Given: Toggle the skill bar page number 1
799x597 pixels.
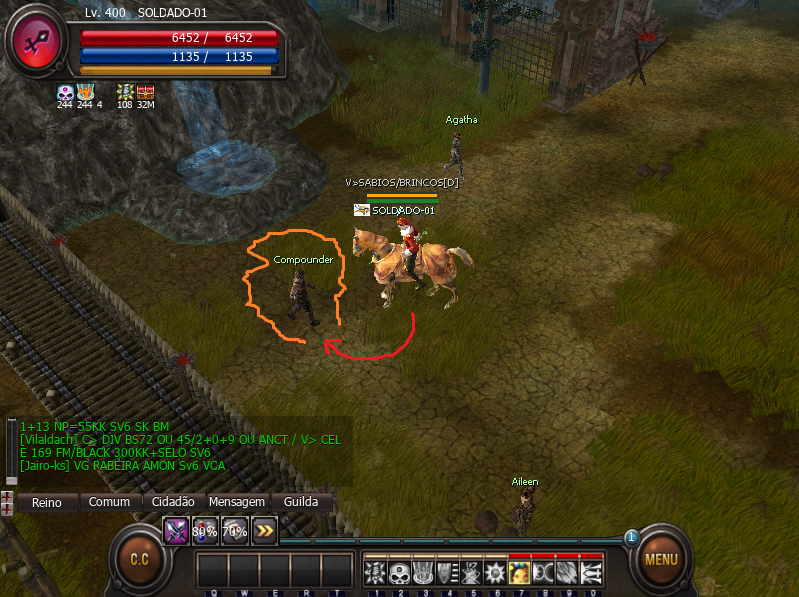Looking at the screenshot, I should tap(631, 538).
